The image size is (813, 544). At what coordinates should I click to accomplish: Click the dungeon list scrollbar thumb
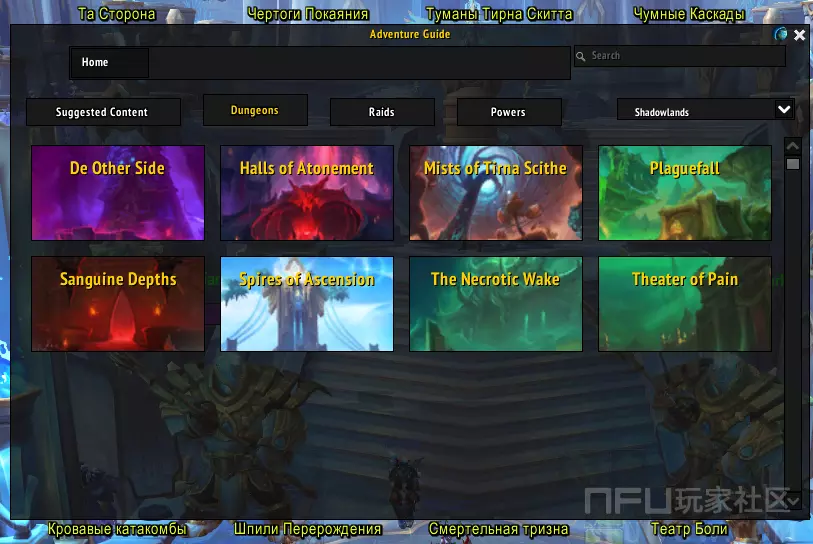click(793, 163)
